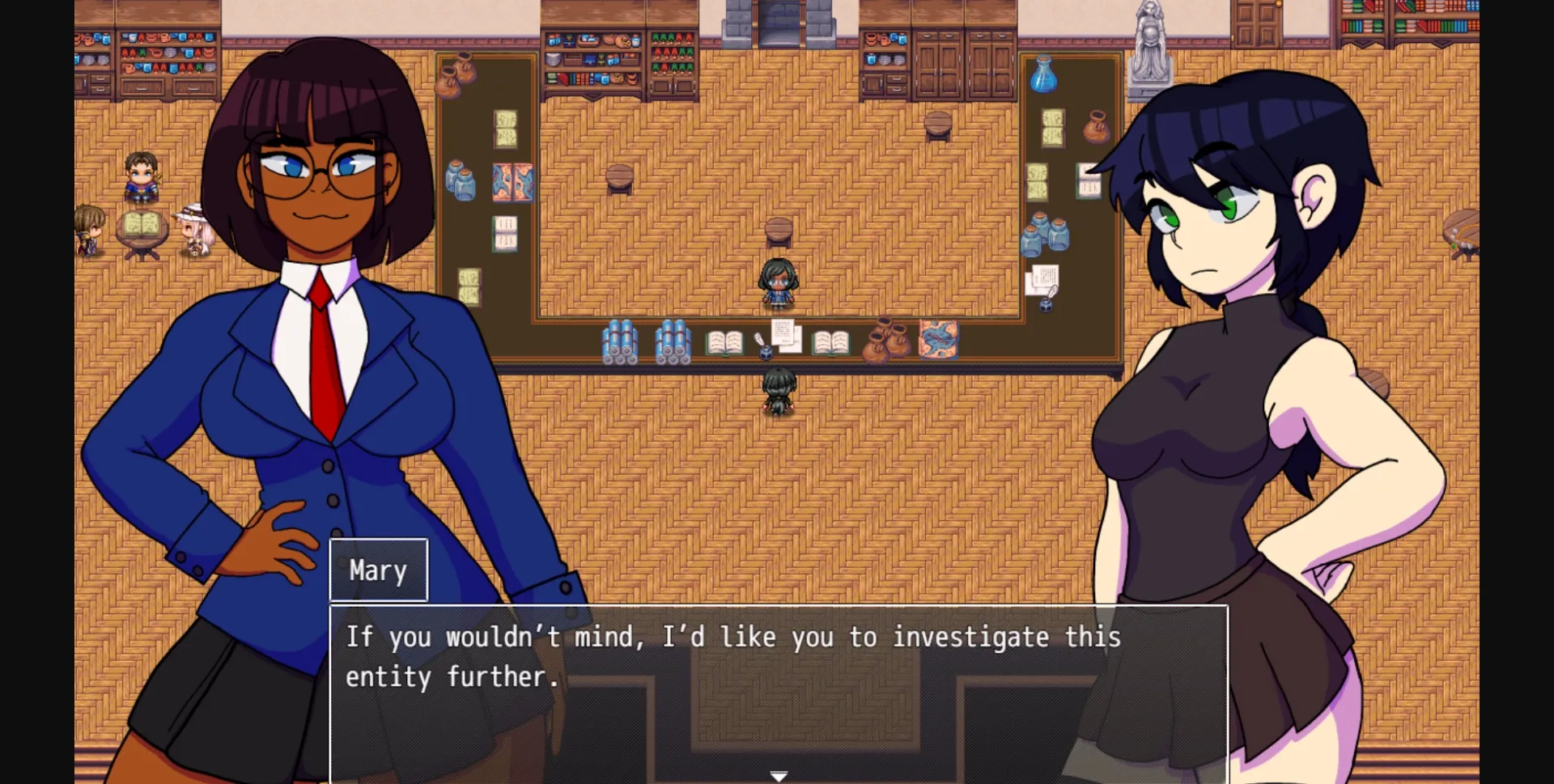
Task: Click the continue arrow below the dialogue box
Action: (779, 774)
